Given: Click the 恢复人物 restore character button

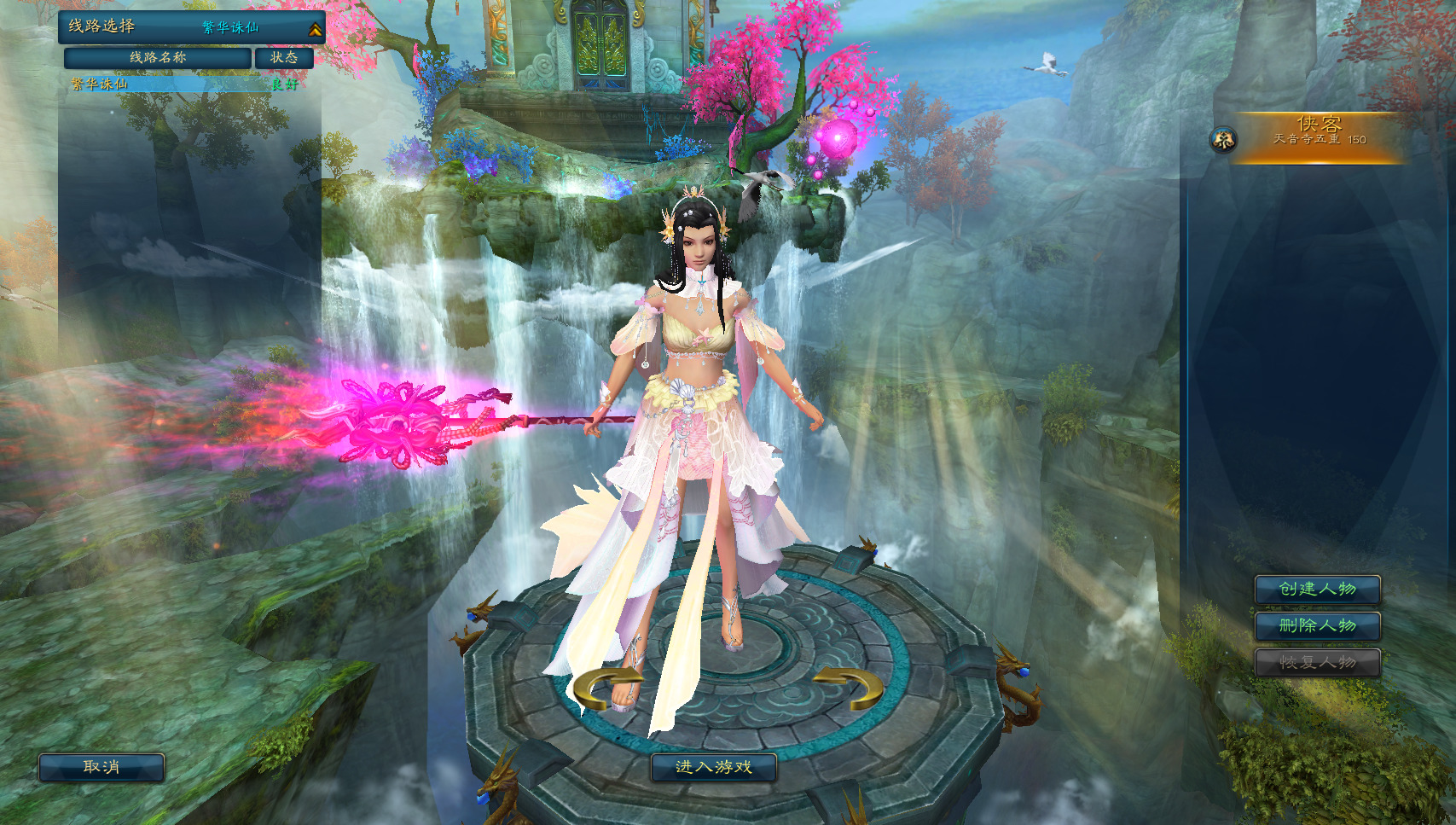Looking at the screenshot, I should [1317, 662].
